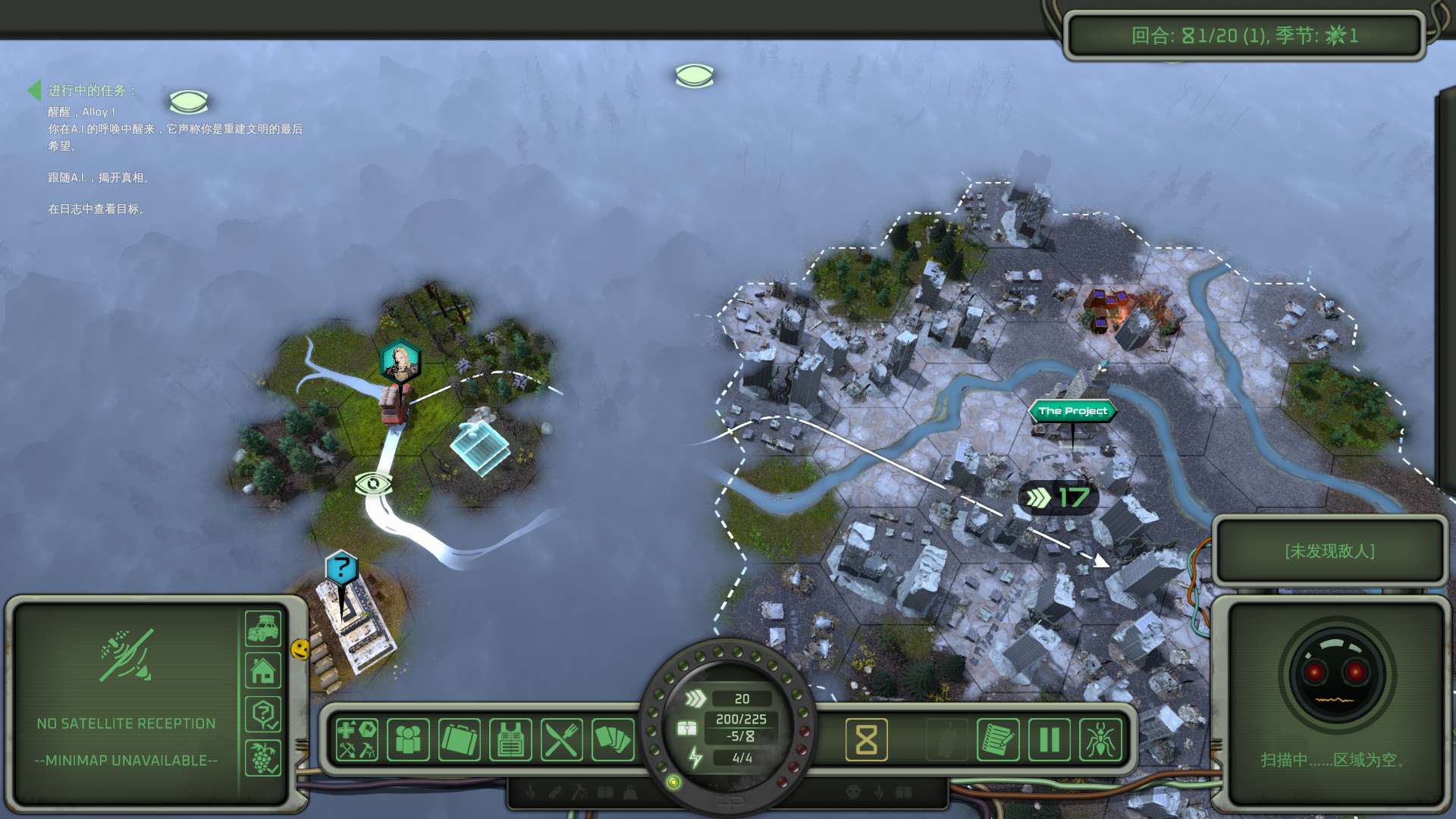Toggle the grapes resource filter

tap(263, 757)
